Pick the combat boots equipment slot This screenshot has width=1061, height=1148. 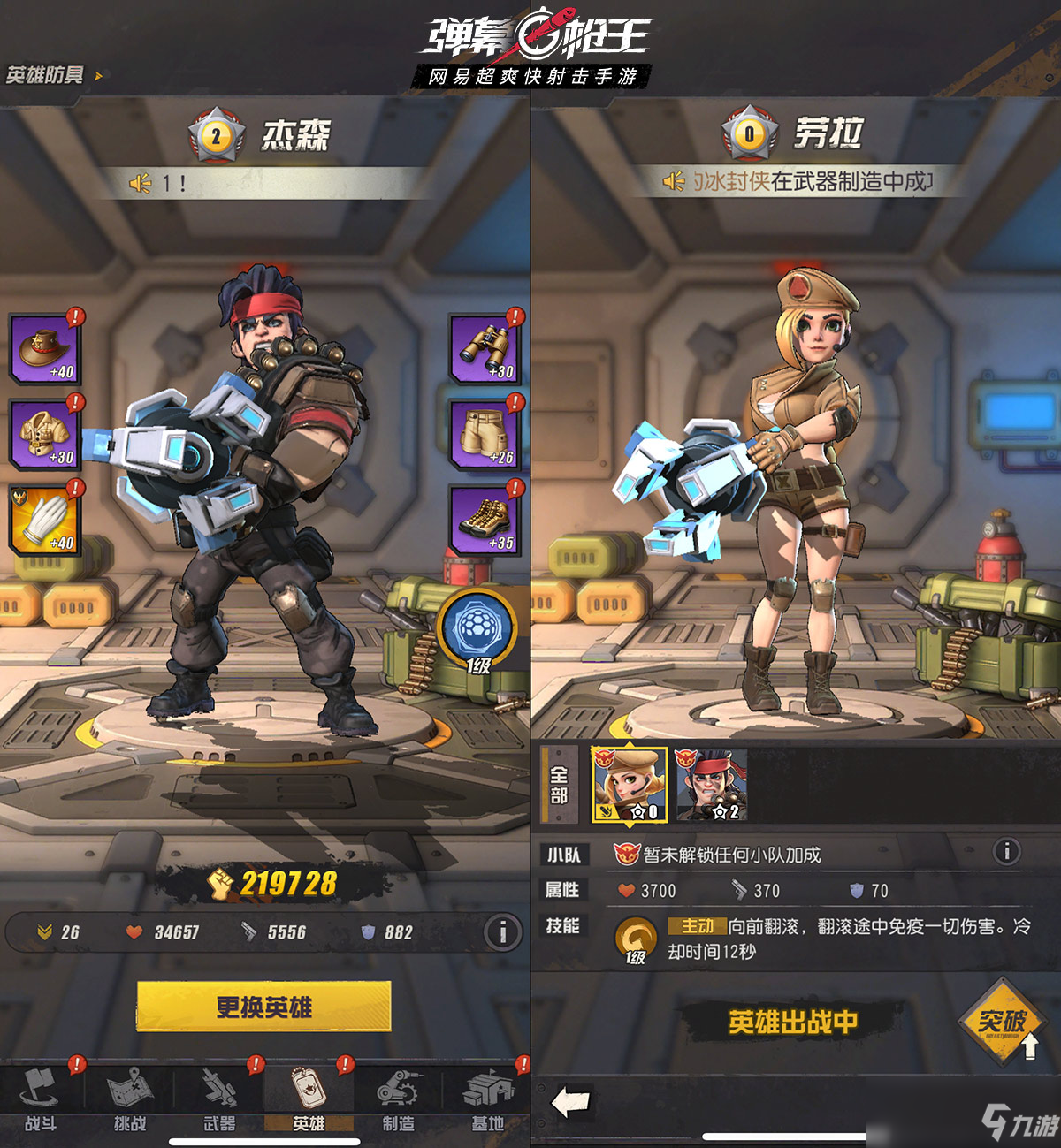(485, 520)
